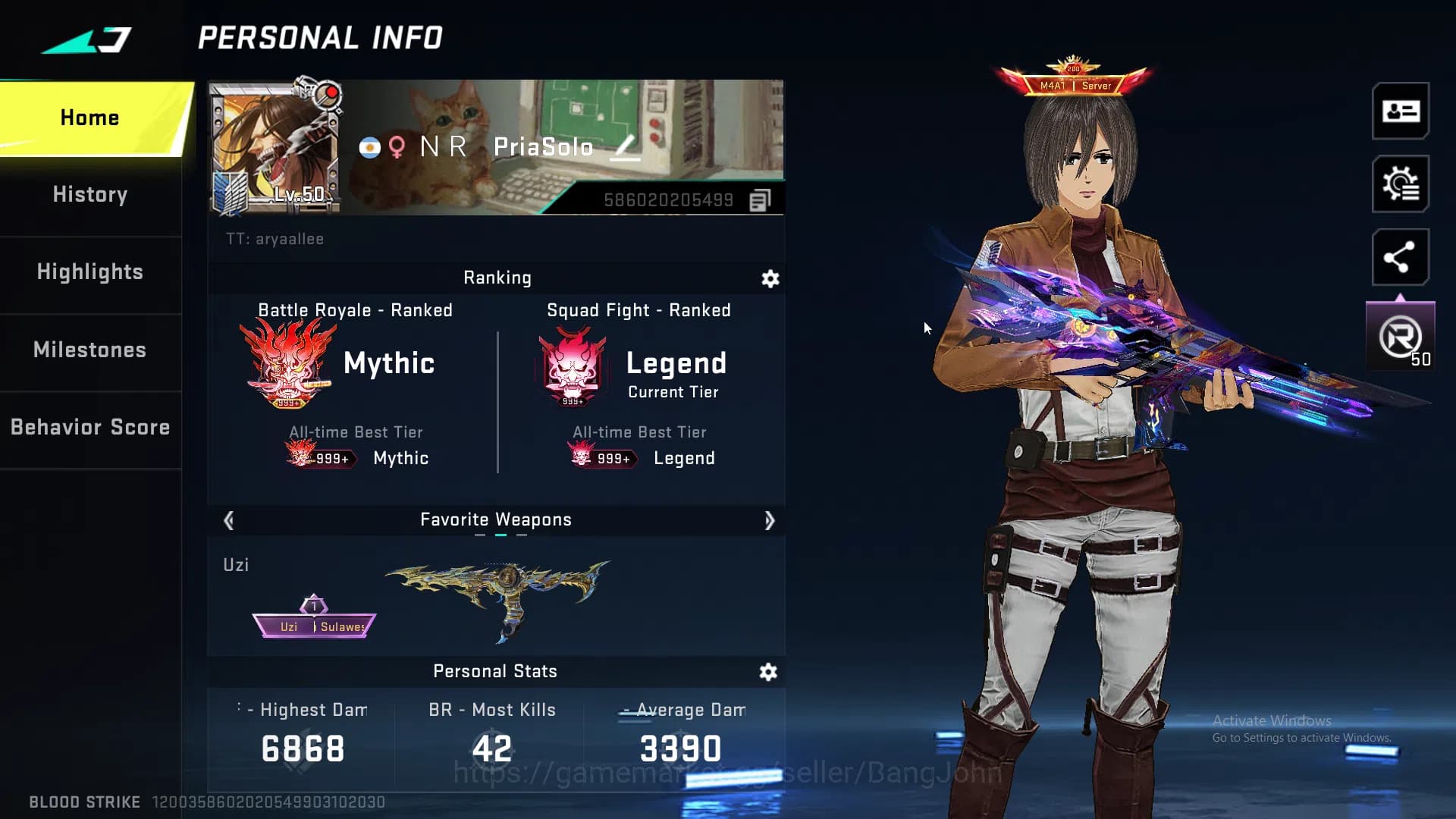Viewport: 1456px width, 819px height.
Task: Click the share icon on the right
Action: click(1401, 256)
